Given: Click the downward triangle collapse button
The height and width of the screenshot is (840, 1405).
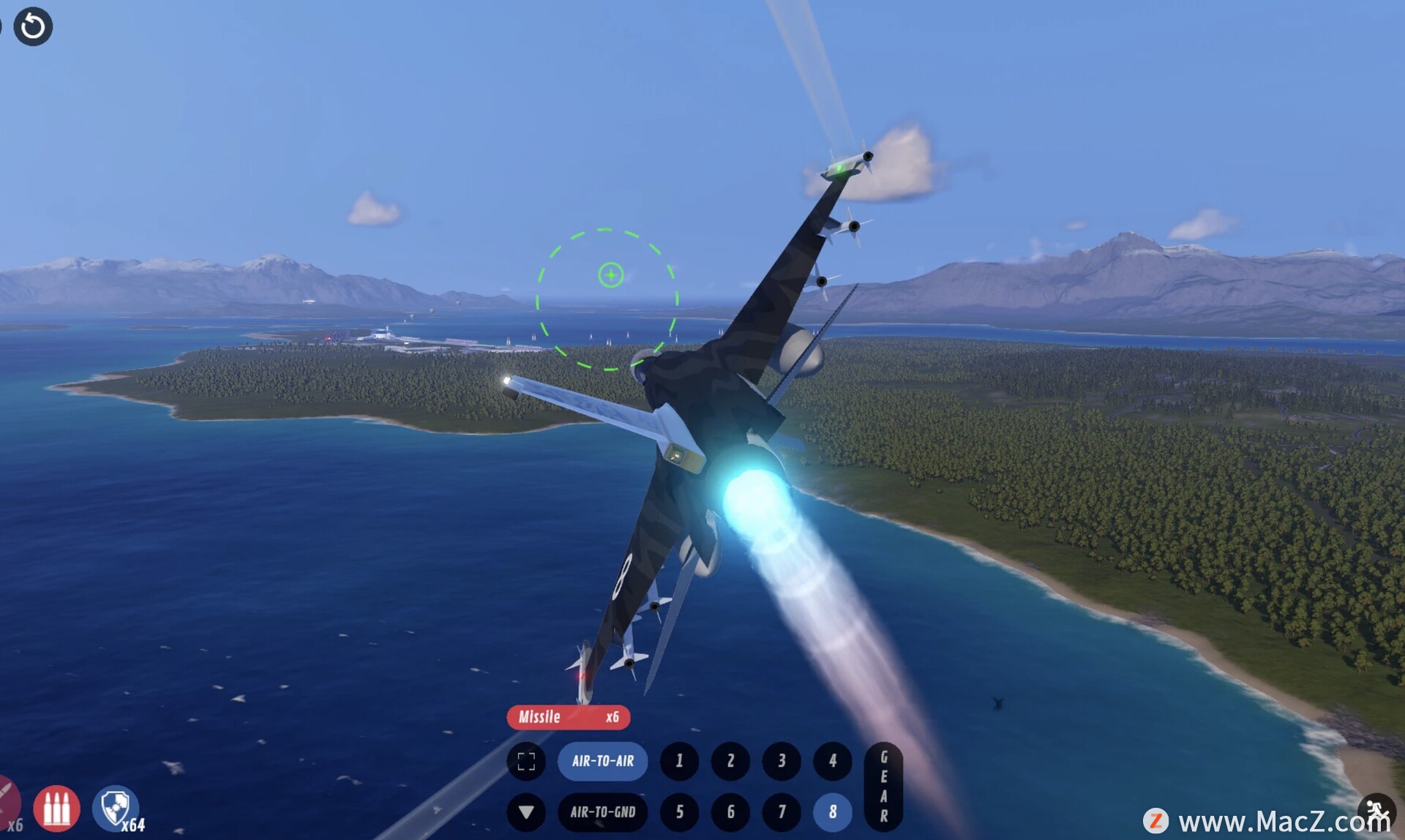Looking at the screenshot, I should (526, 811).
